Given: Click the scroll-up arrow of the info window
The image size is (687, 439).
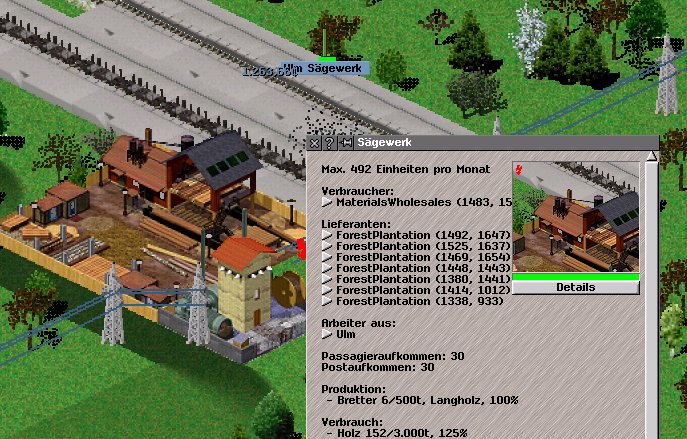Looking at the screenshot, I should coord(651,157).
